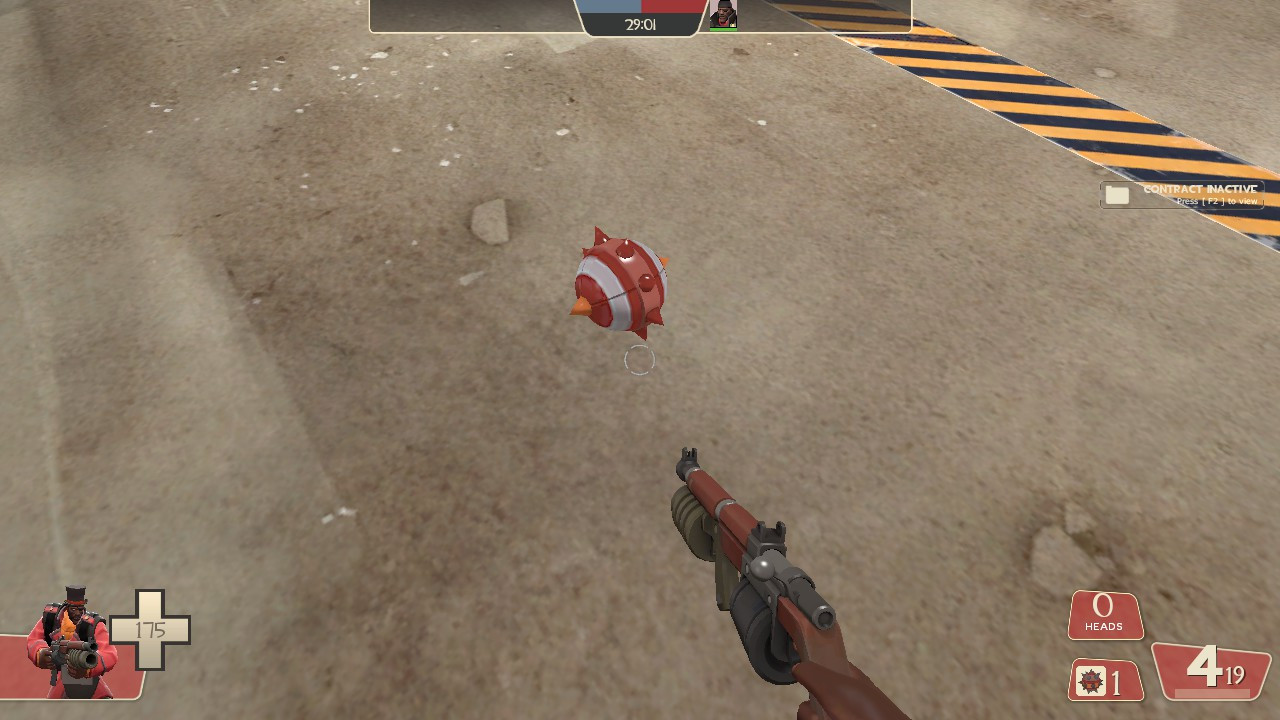
Task: Click the Demoman avatar on the top HUD
Action: [x=722, y=12]
